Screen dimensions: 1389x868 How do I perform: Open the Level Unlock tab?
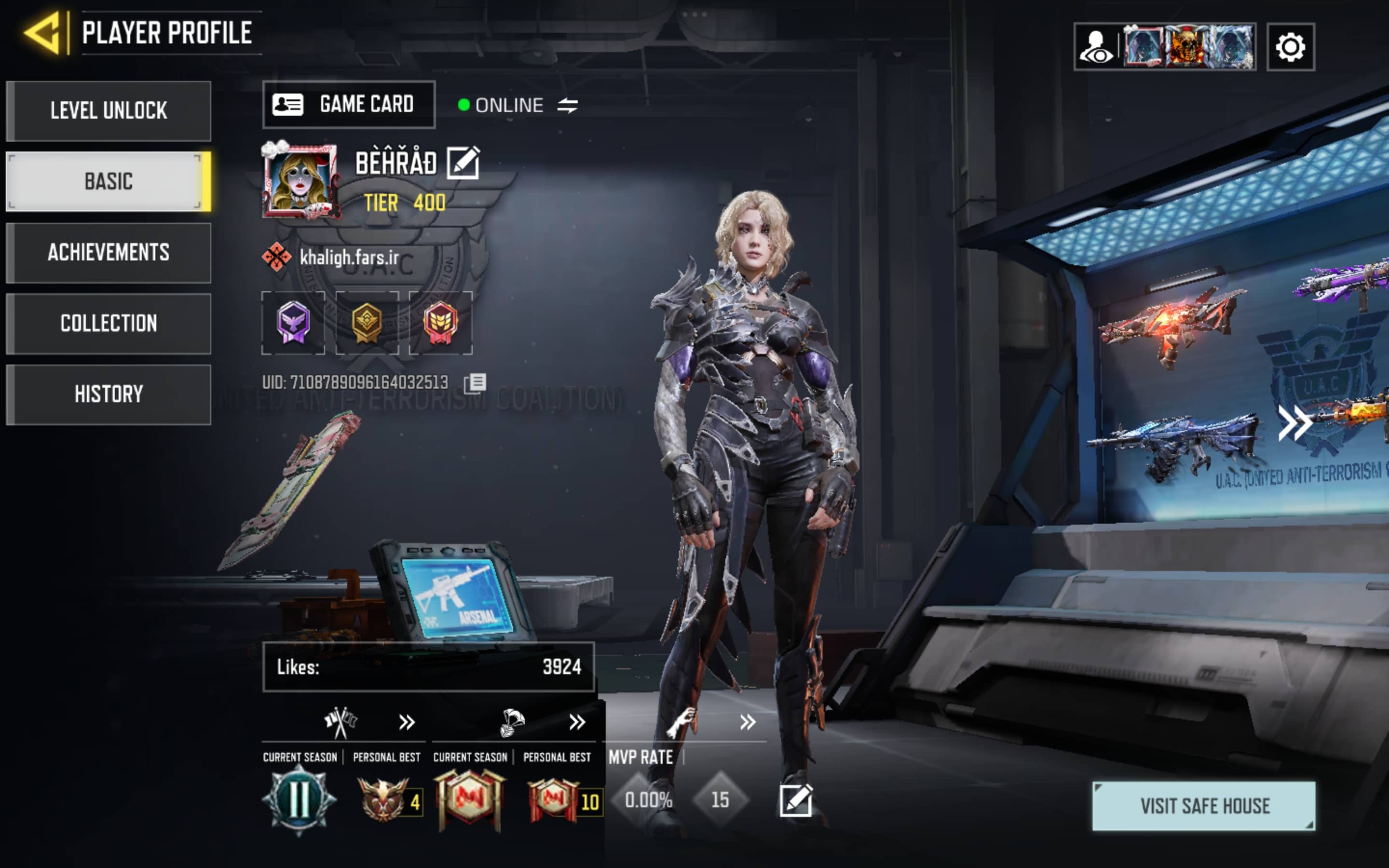click(109, 111)
